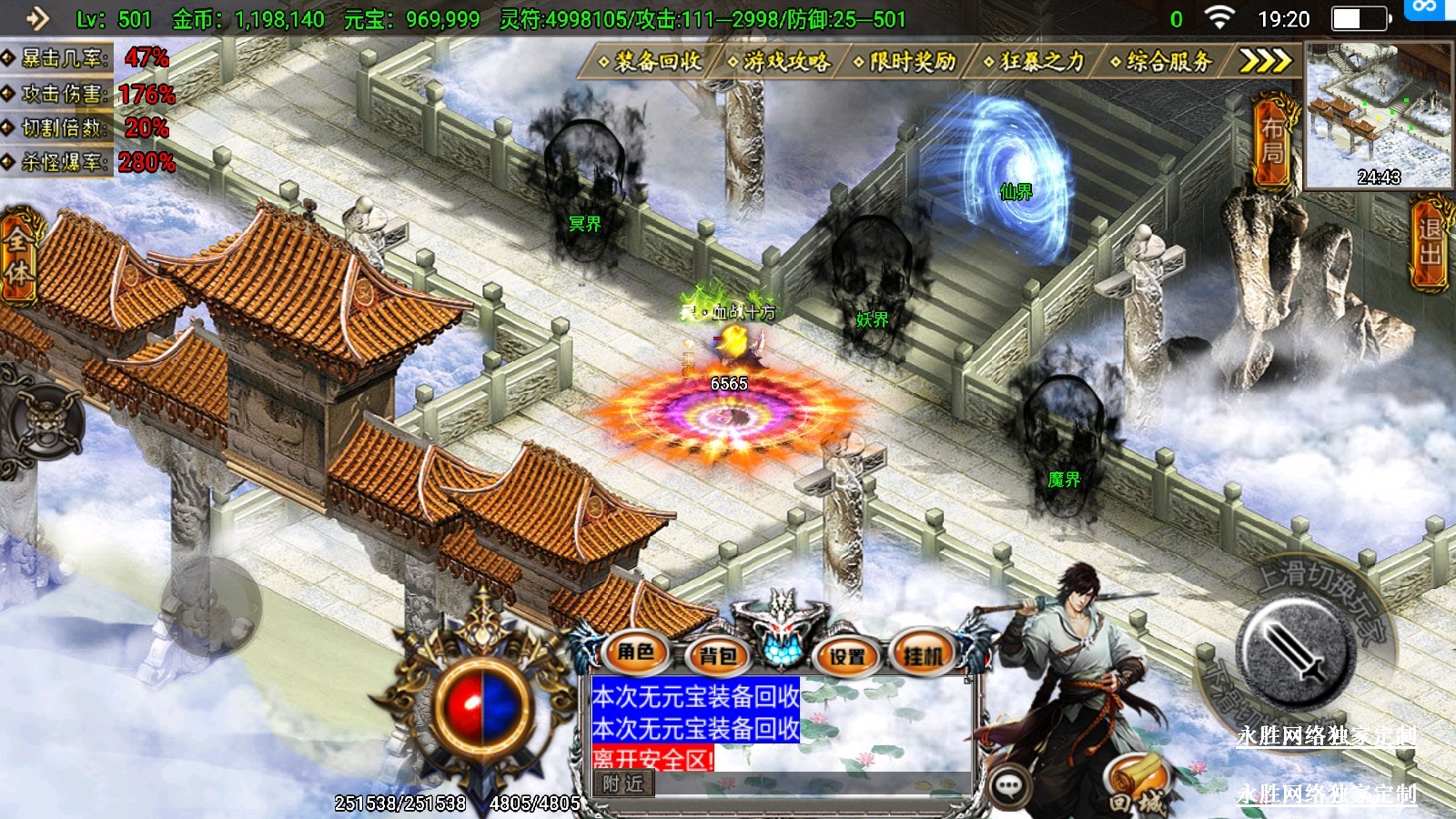Open the 综合服务 general services menu
Image resolution: width=1456 pixels, height=819 pixels.
pos(1162,61)
